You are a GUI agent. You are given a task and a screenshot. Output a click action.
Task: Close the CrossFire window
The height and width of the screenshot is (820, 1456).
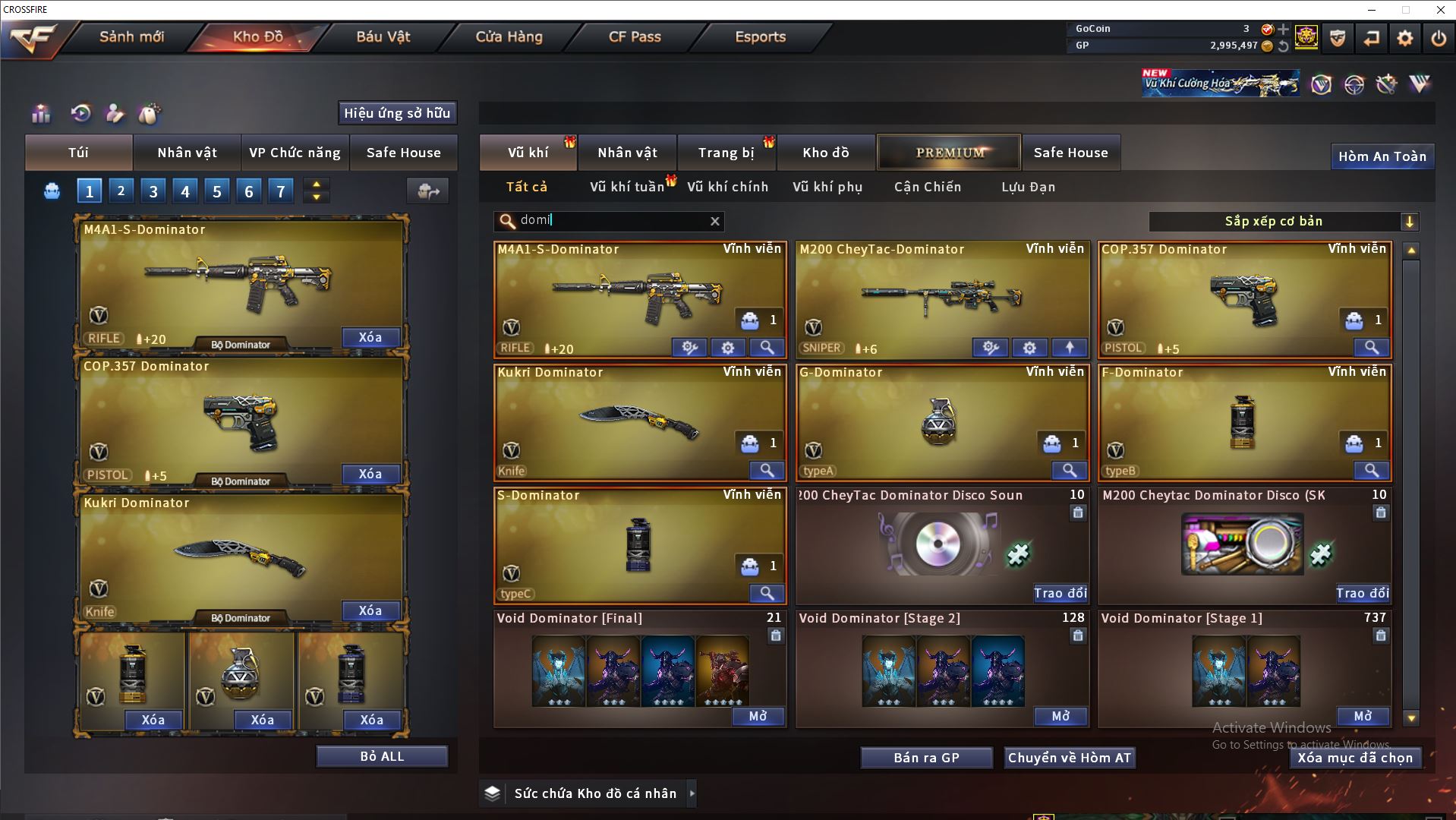tap(1440, 10)
